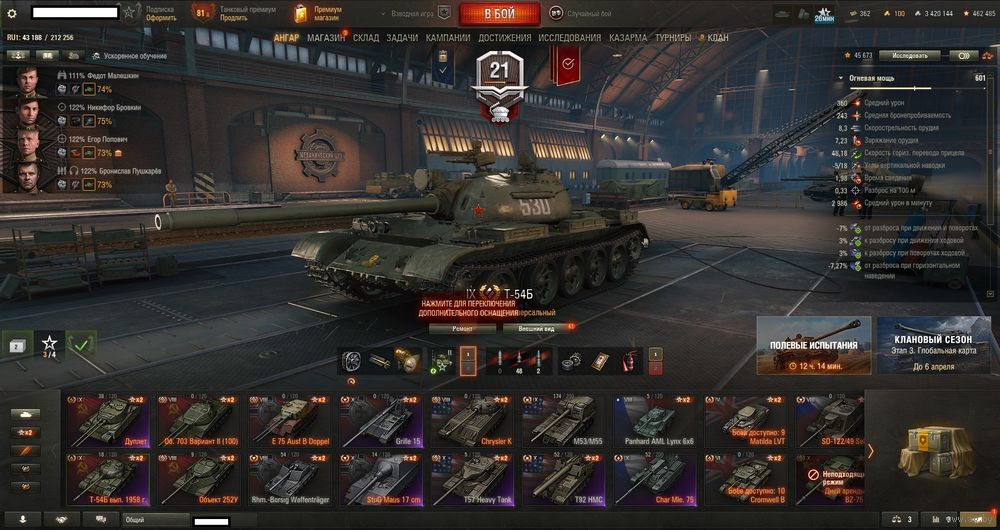Open the game settings gear

pyautogui.click(x=12, y=13)
